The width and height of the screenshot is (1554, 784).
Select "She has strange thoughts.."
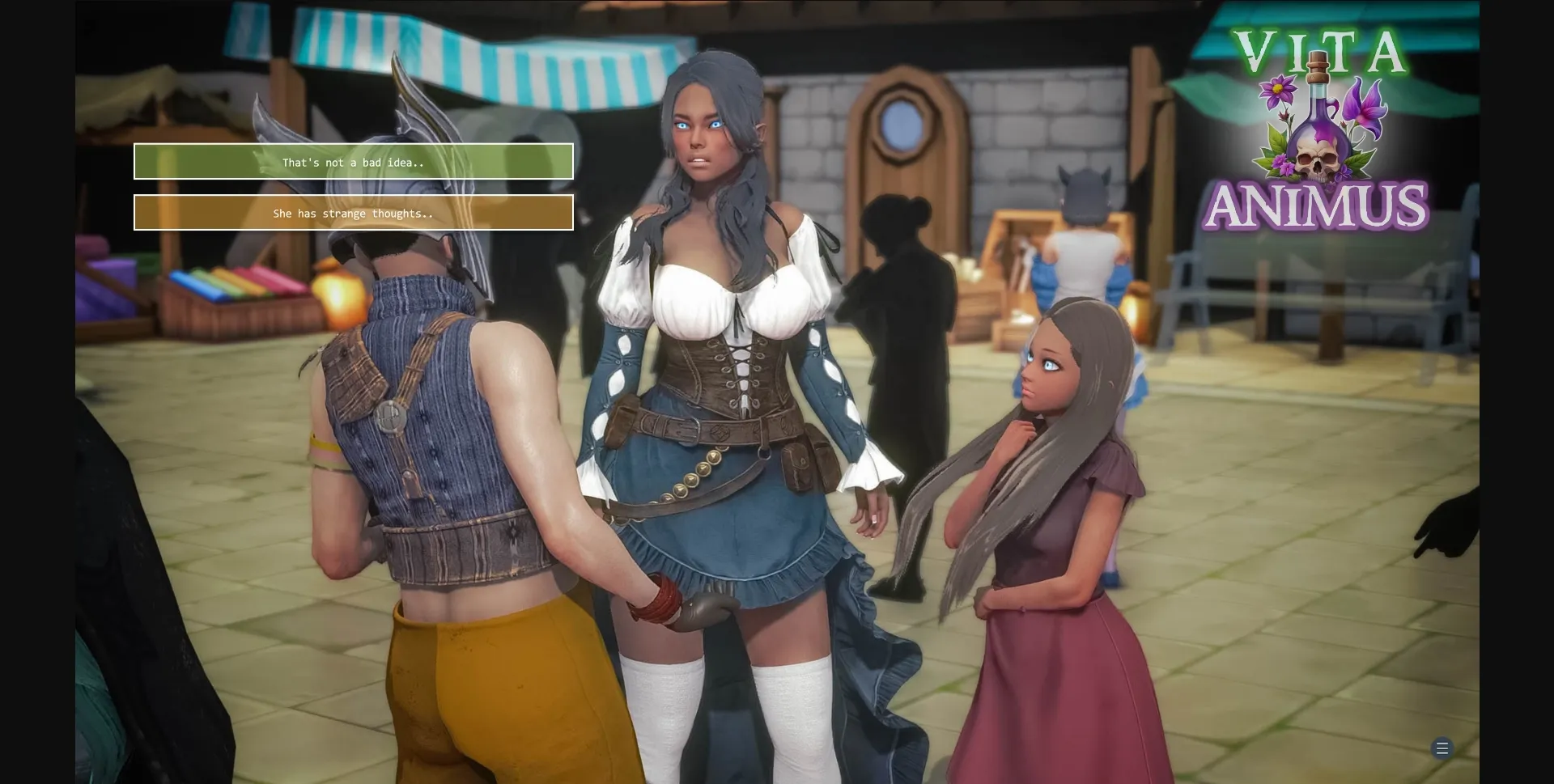click(354, 213)
